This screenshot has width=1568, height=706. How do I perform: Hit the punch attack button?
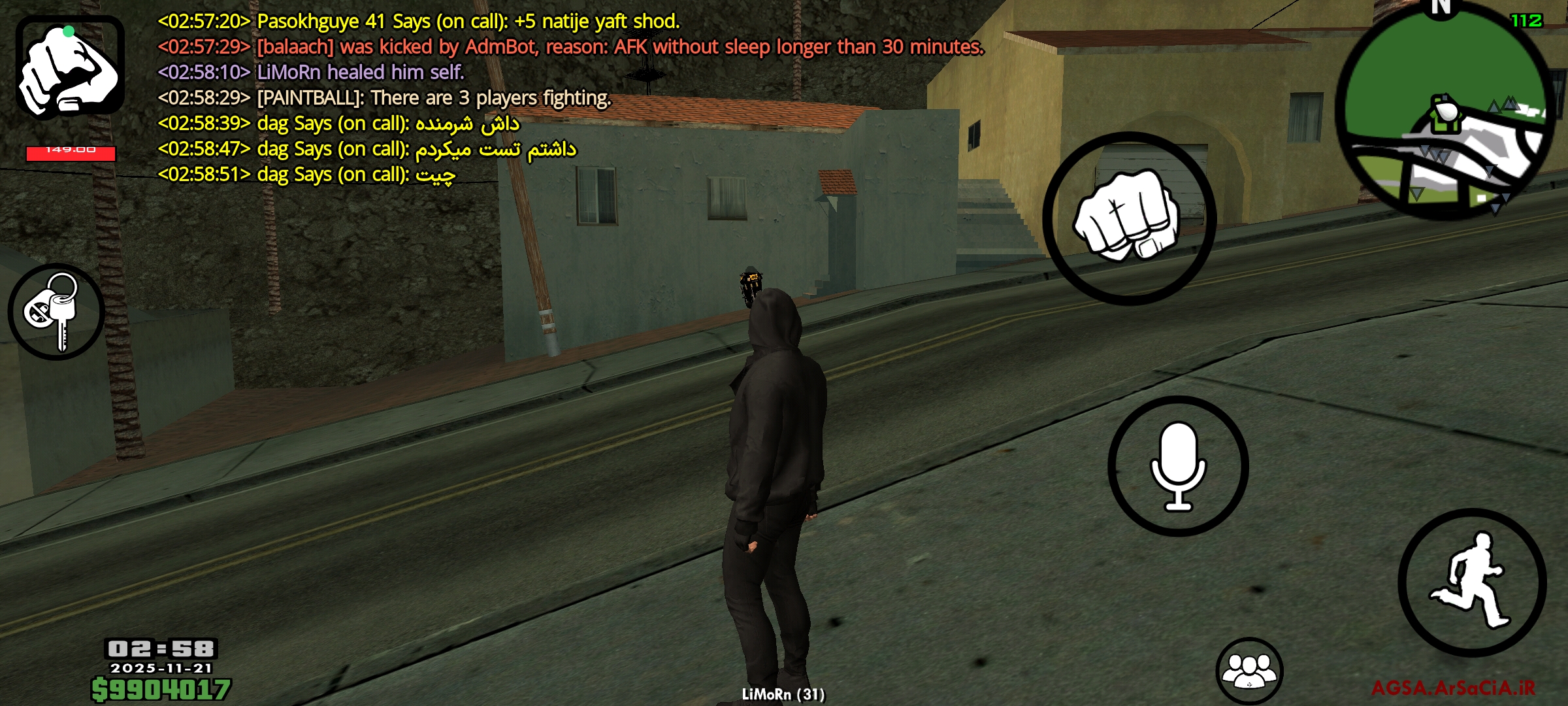click(1129, 218)
